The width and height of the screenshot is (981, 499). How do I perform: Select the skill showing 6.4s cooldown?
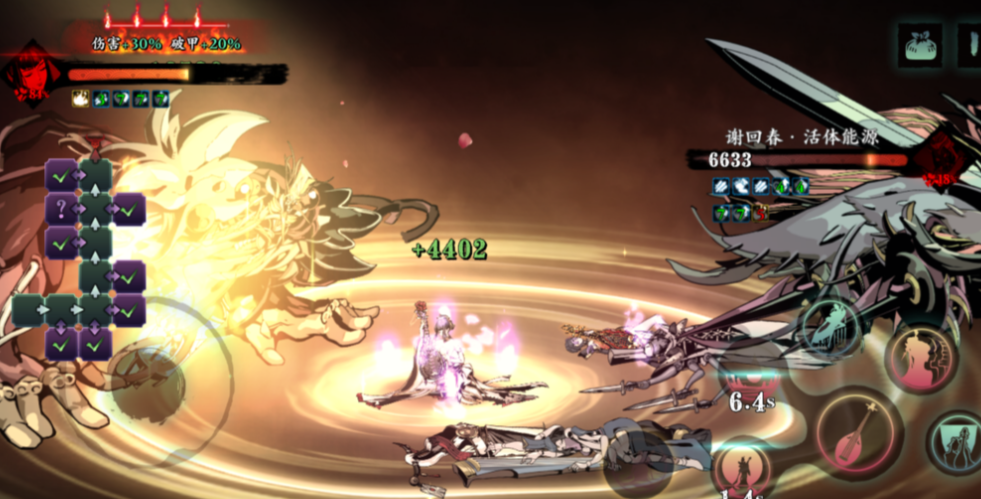(x=752, y=385)
